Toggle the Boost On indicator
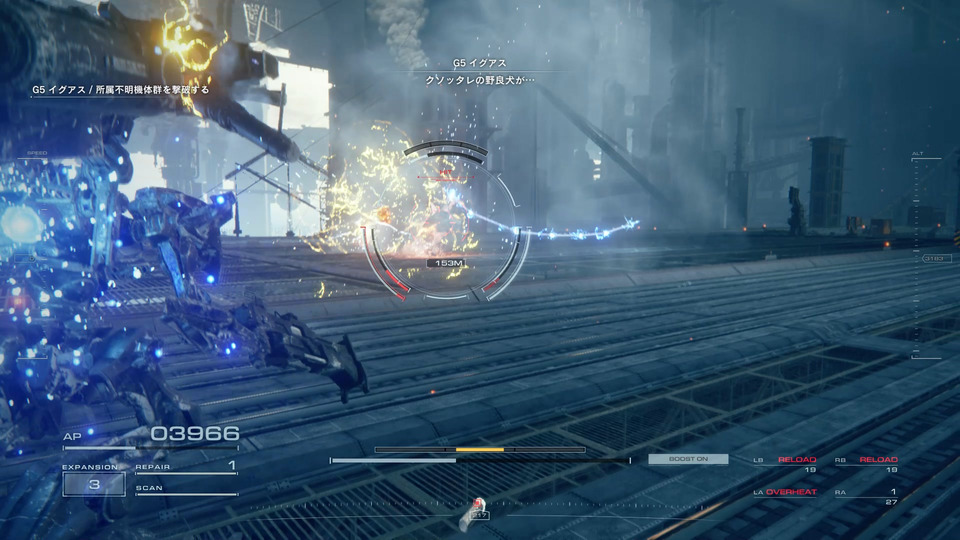Viewport: 960px width, 540px height. click(x=688, y=459)
